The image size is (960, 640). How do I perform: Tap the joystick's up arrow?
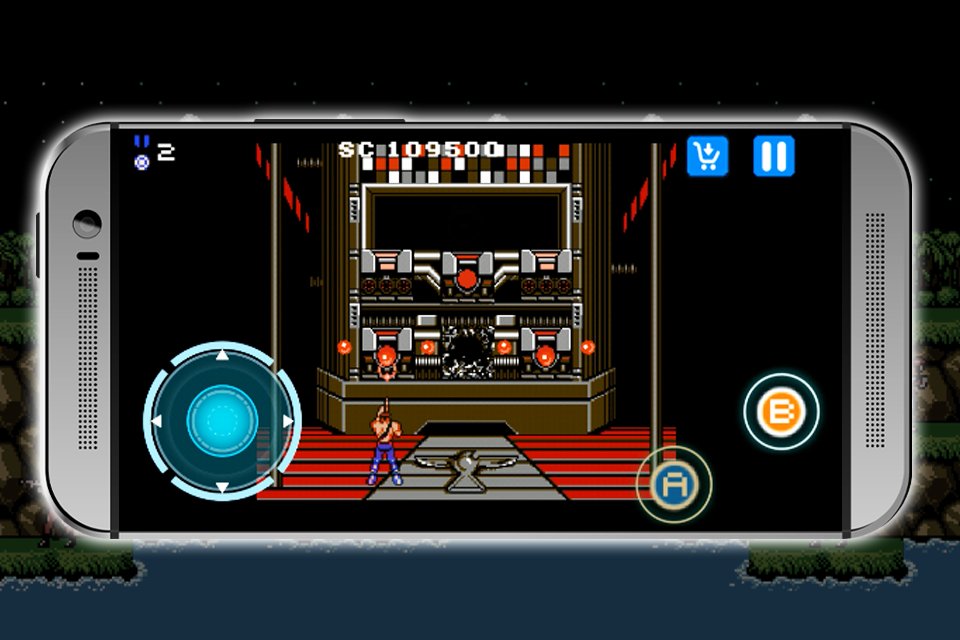coord(222,355)
